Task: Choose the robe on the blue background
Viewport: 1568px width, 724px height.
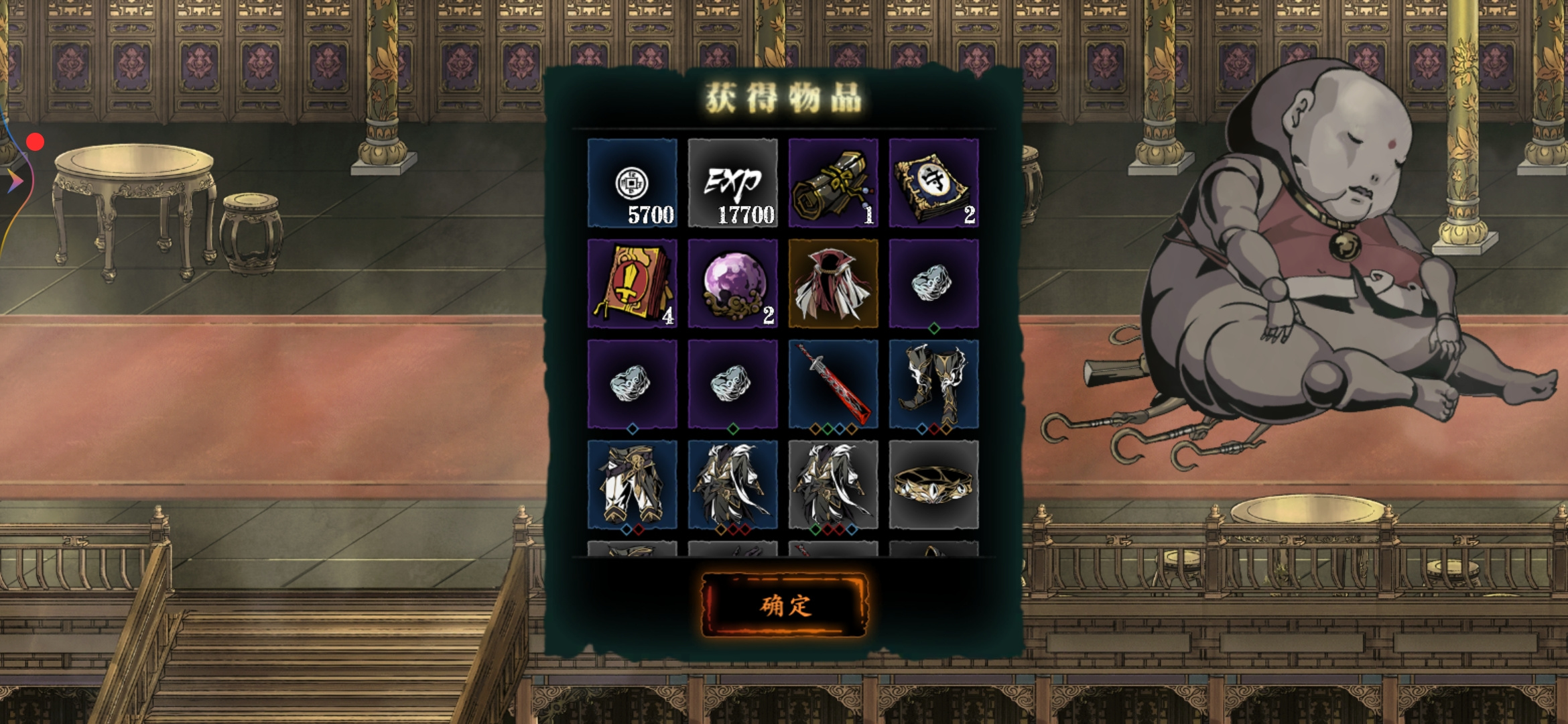Action: click(732, 485)
